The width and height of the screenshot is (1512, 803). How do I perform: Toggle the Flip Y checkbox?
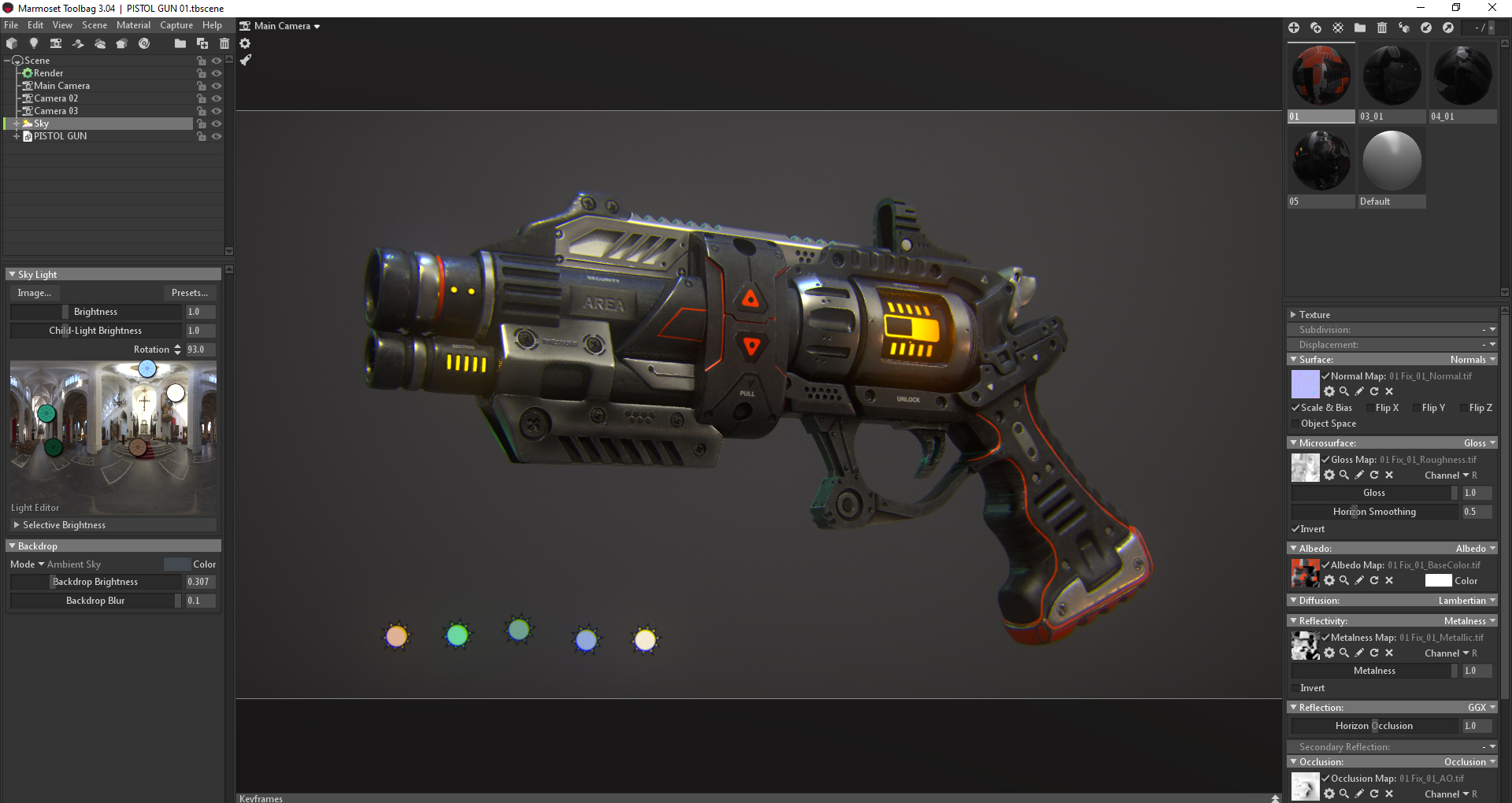pos(1417,408)
